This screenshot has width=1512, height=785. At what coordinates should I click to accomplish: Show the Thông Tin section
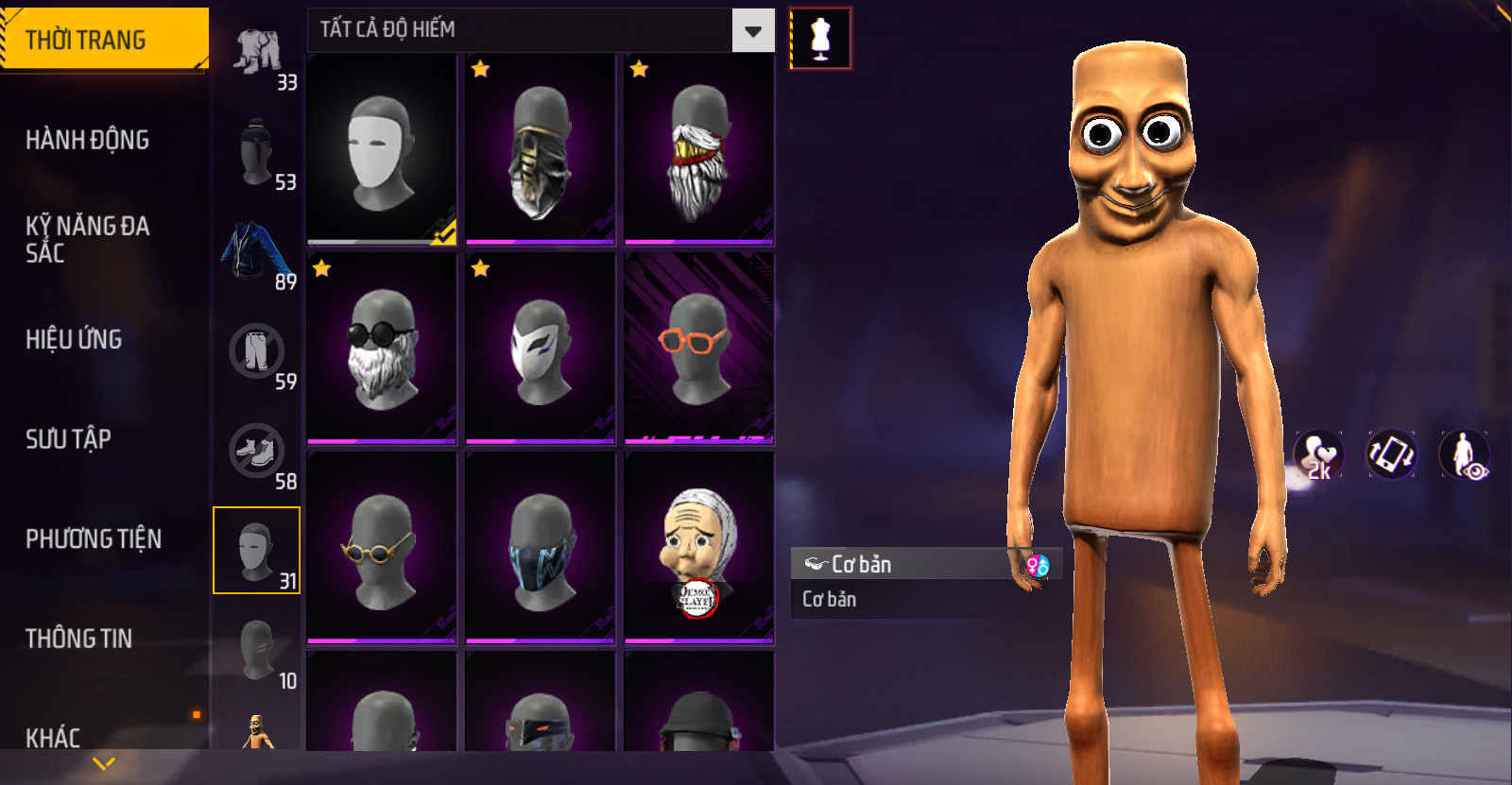78,639
